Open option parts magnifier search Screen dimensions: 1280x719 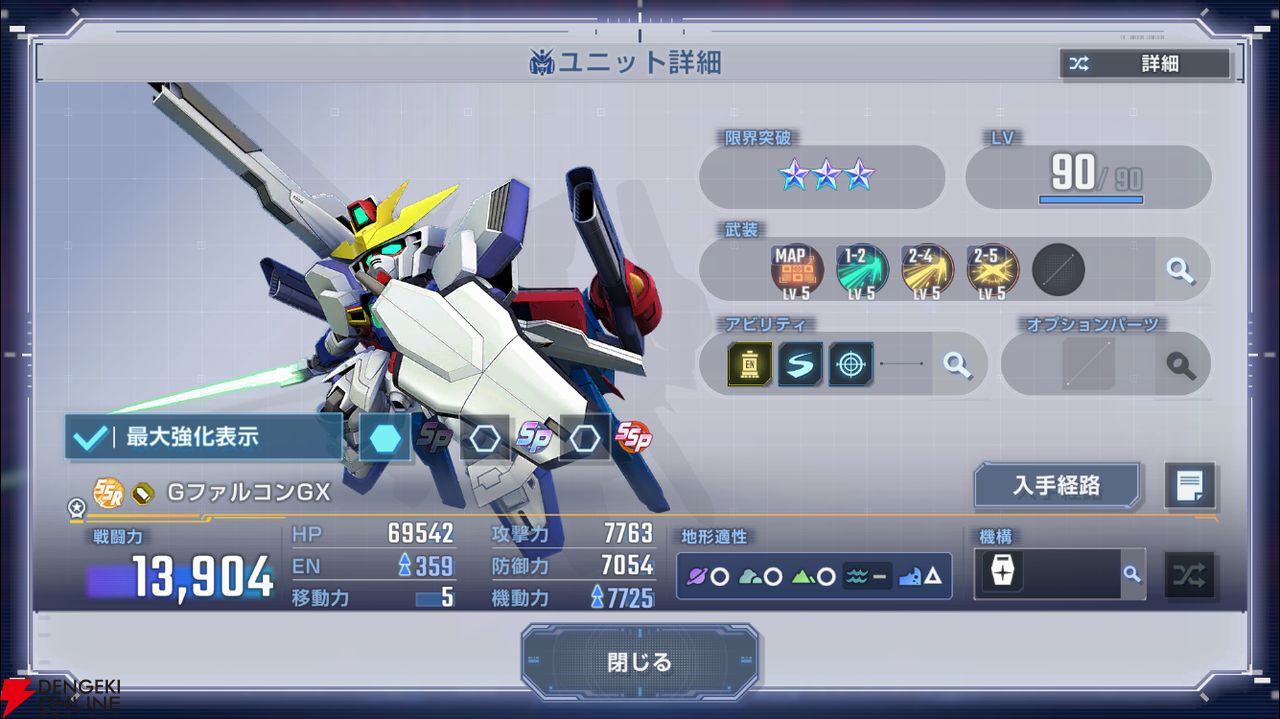pyautogui.click(x=1180, y=365)
